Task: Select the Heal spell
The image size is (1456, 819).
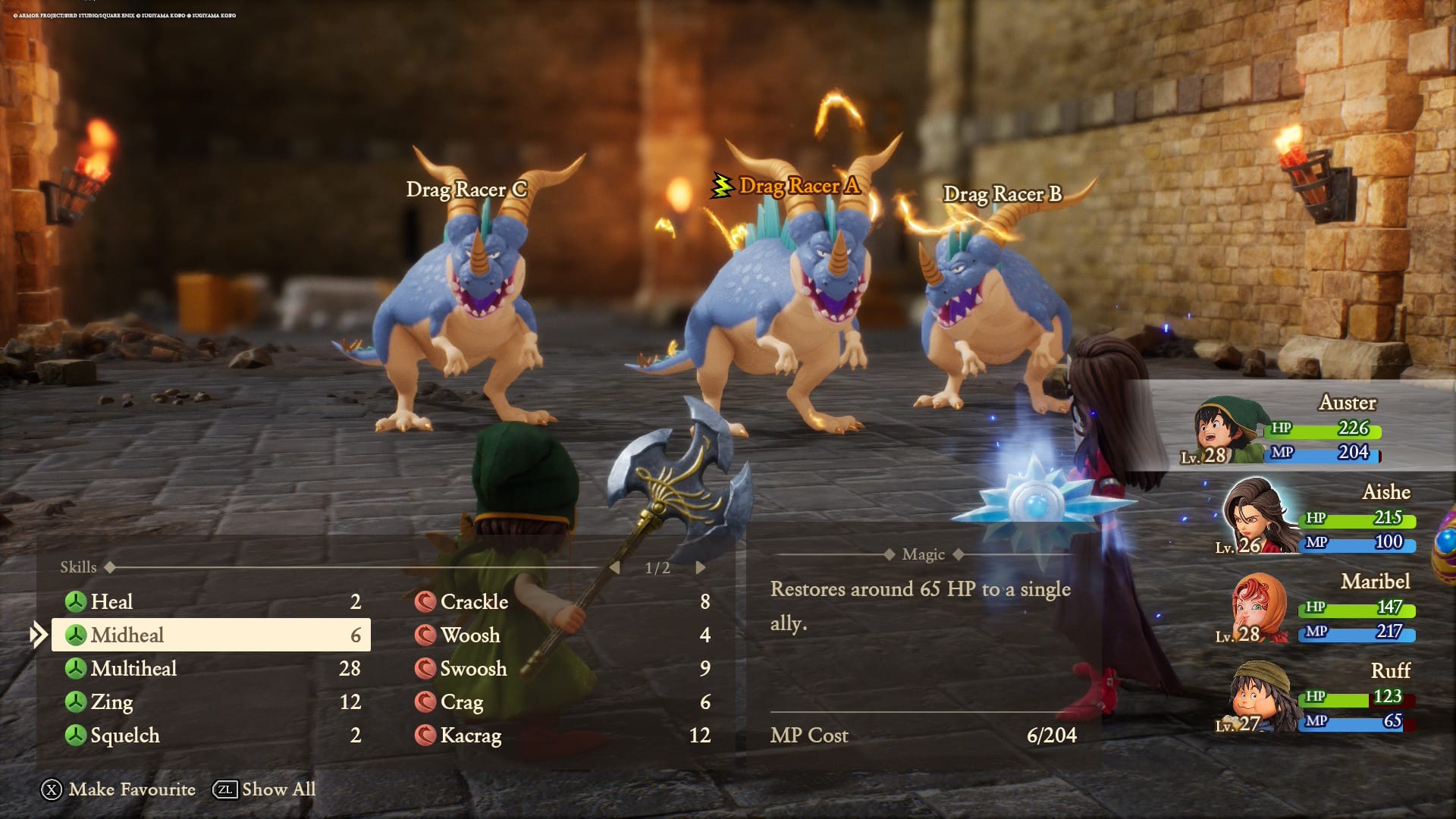Action: point(211,601)
